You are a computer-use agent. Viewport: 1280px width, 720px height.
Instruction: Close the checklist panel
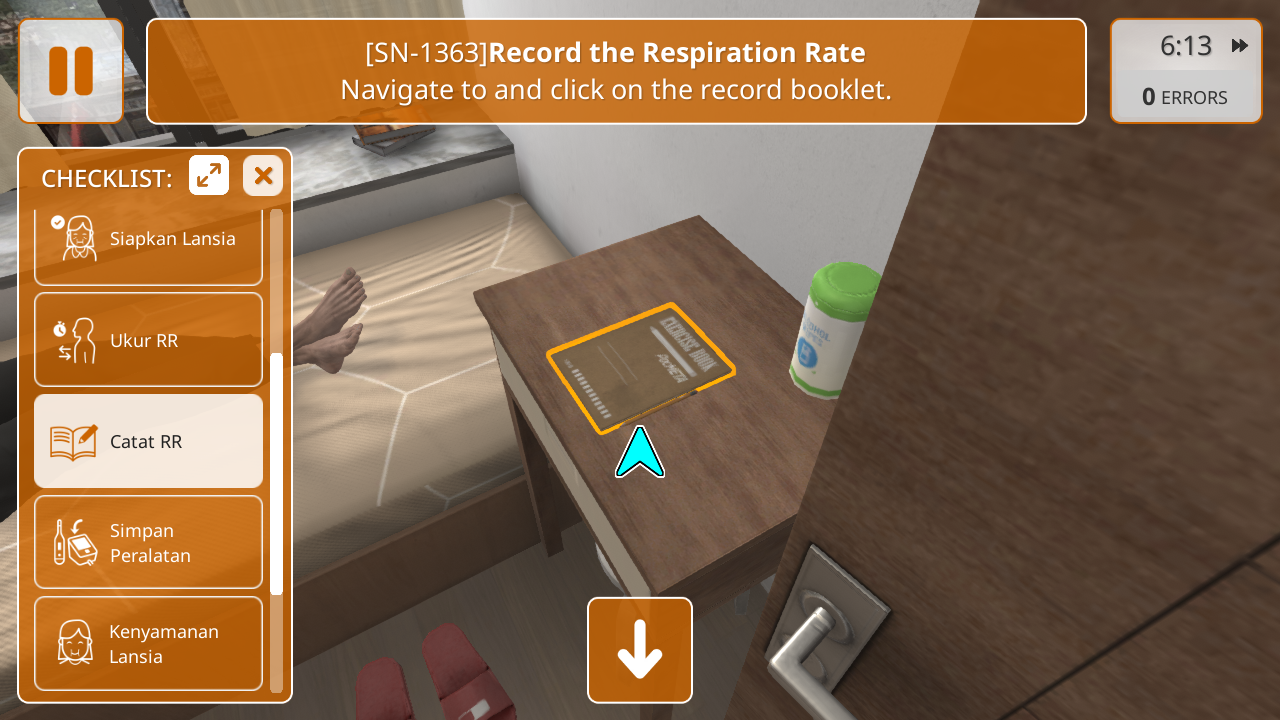tap(263, 176)
